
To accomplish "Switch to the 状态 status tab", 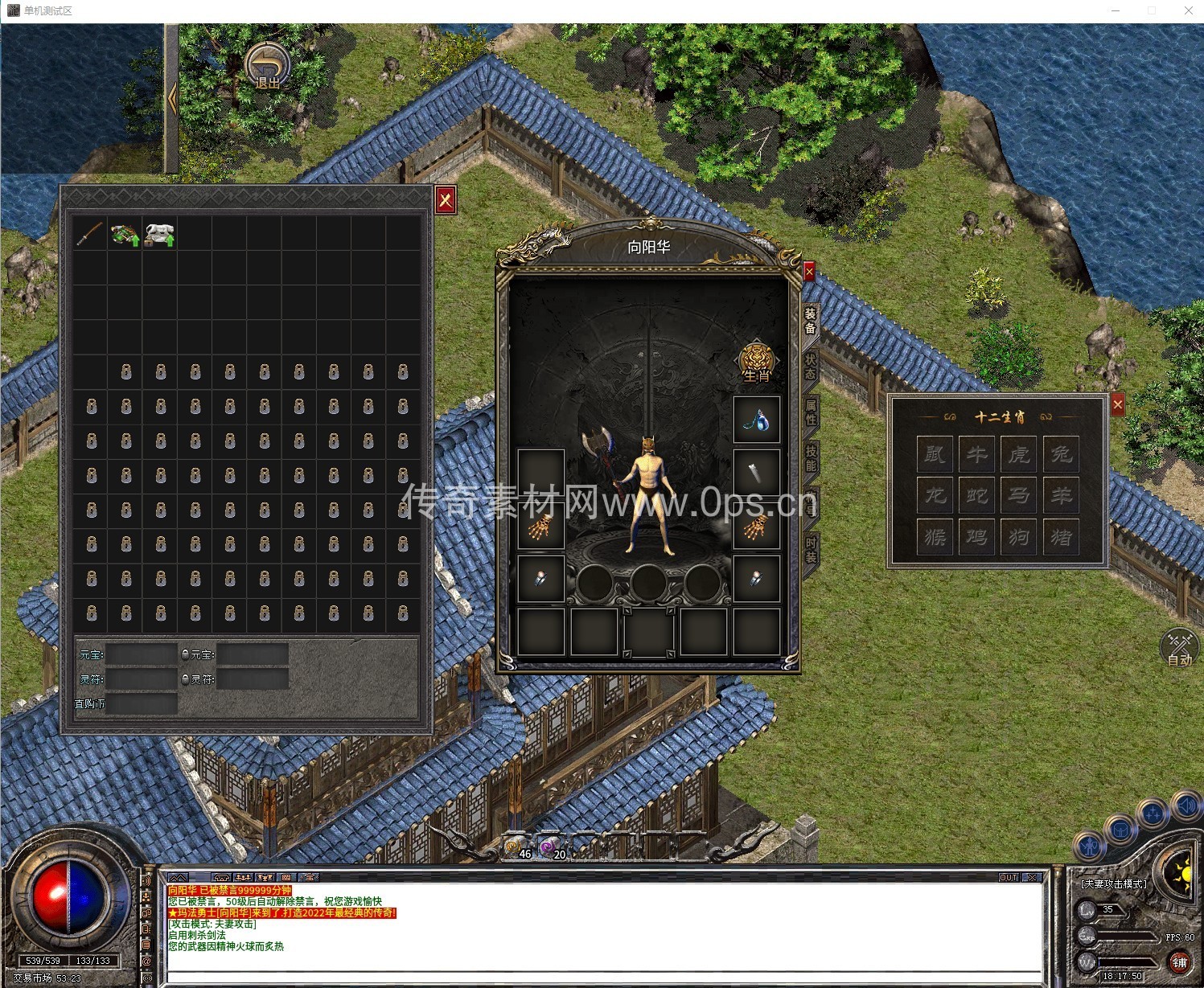I will click(x=811, y=367).
